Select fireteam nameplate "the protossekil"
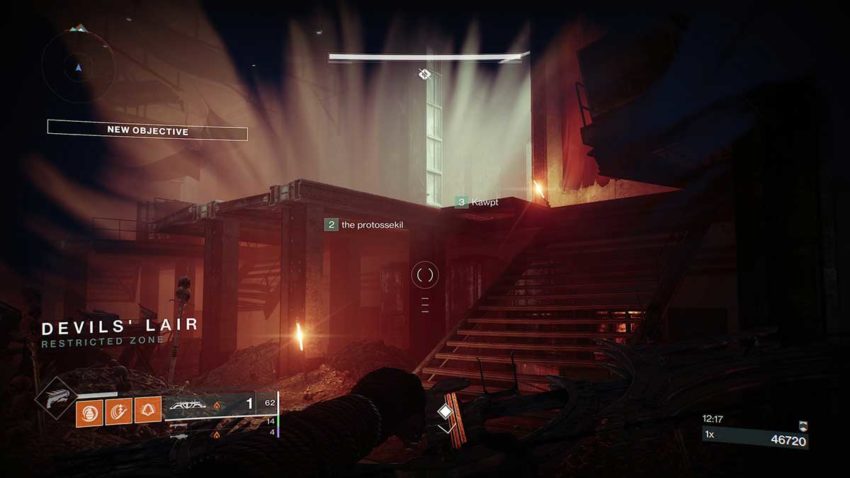The width and height of the screenshot is (850, 478). coord(368,225)
